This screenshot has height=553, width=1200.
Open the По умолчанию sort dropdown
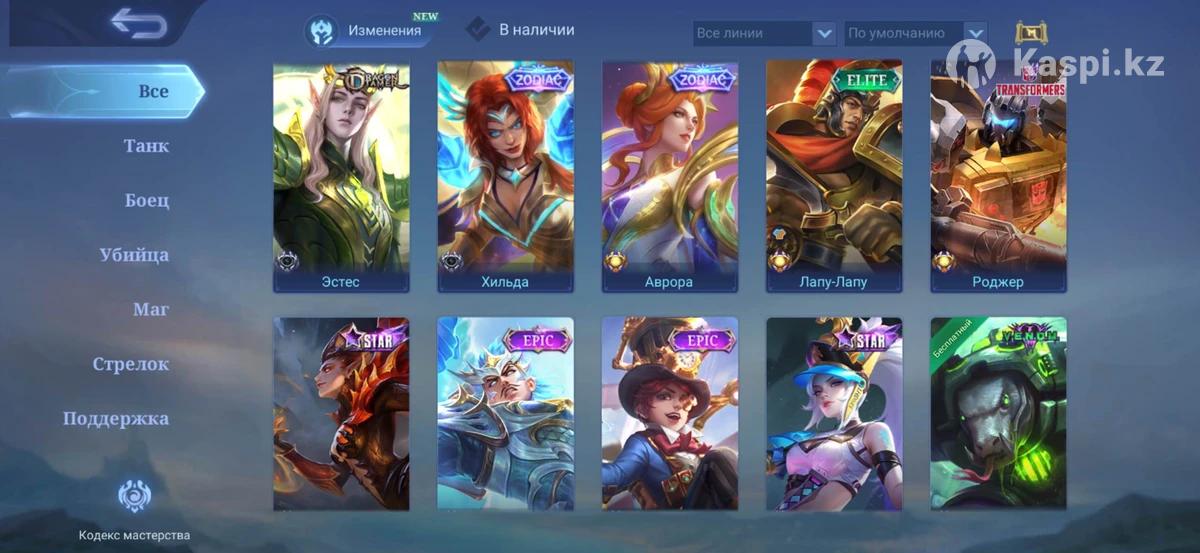[x=915, y=33]
